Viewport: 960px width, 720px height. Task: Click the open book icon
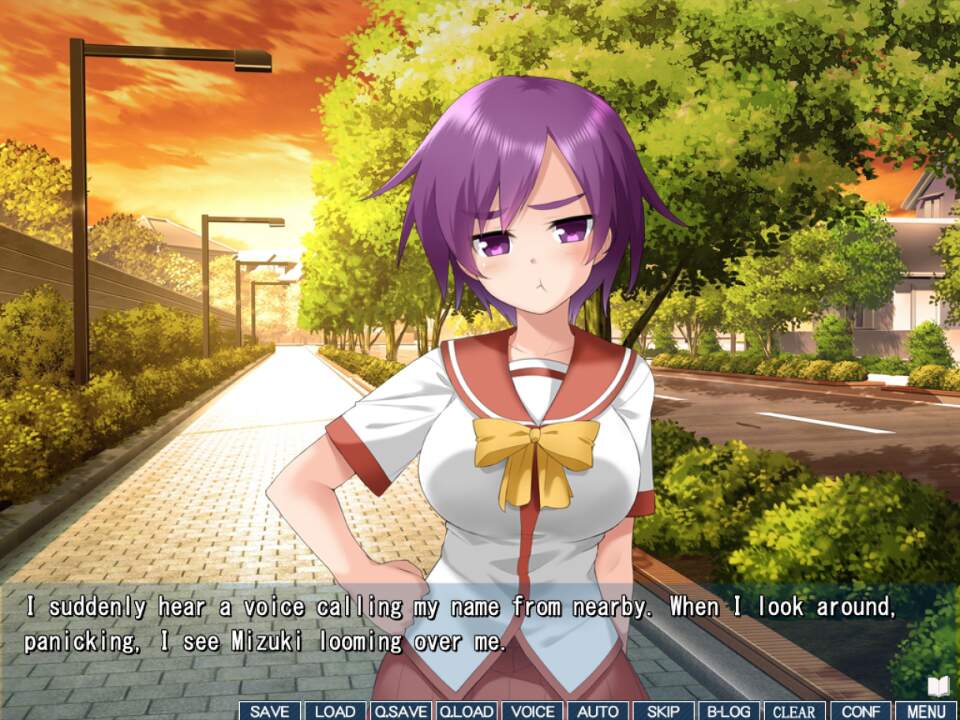(938, 686)
